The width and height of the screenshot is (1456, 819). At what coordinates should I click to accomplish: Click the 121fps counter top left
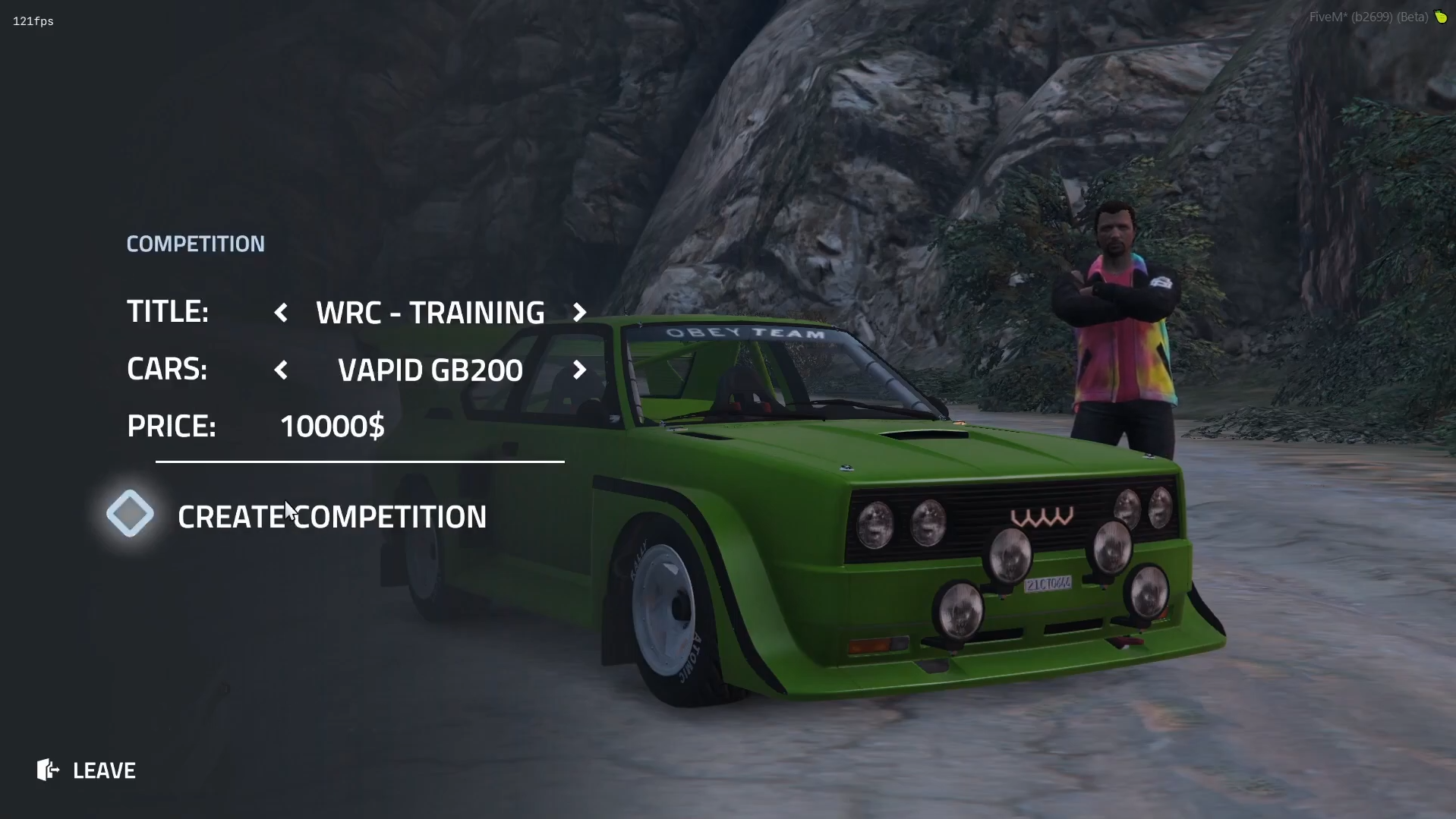click(x=33, y=20)
